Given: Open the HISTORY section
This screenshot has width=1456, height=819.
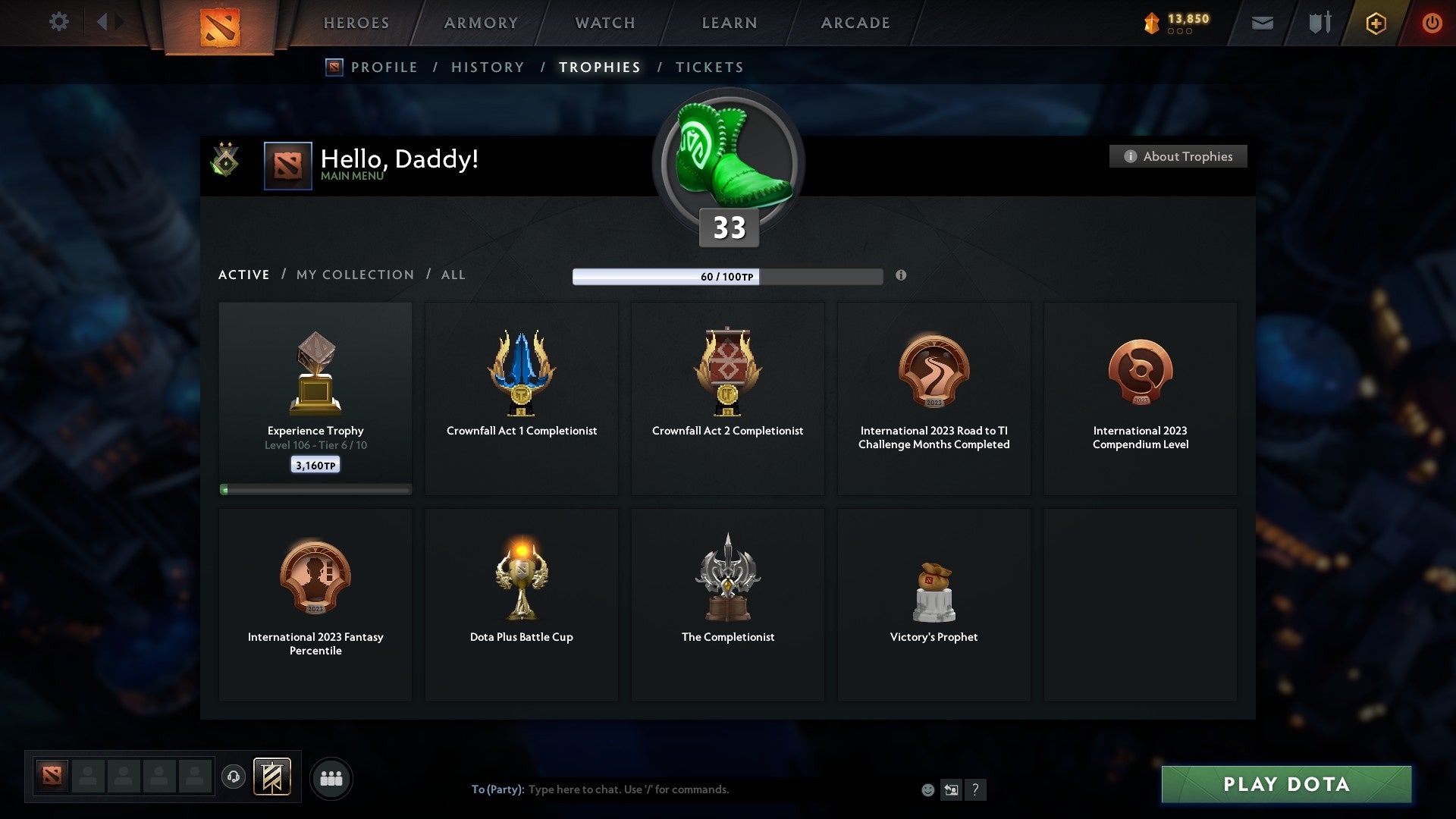Looking at the screenshot, I should click(487, 67).
